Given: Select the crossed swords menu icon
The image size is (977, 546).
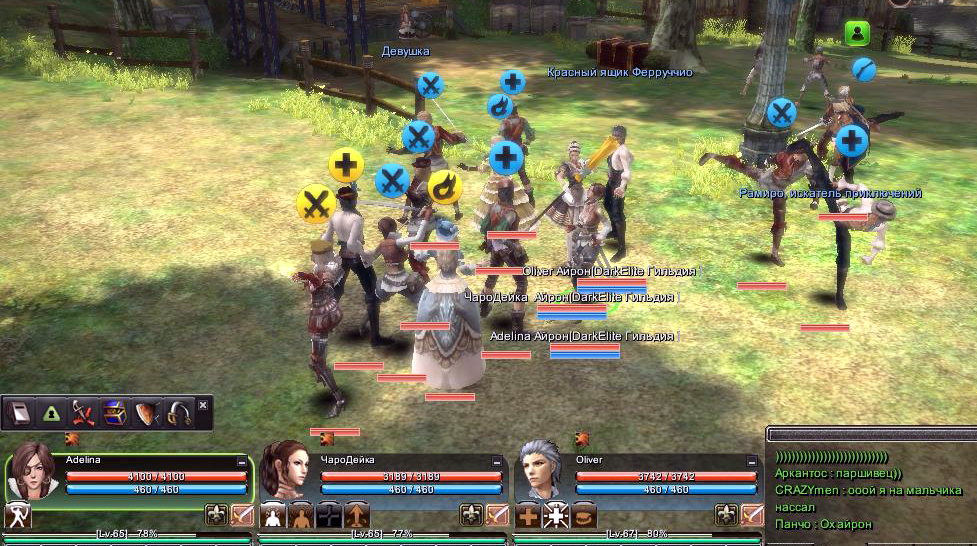Looking at the screenshot, I should coord(82,412).
